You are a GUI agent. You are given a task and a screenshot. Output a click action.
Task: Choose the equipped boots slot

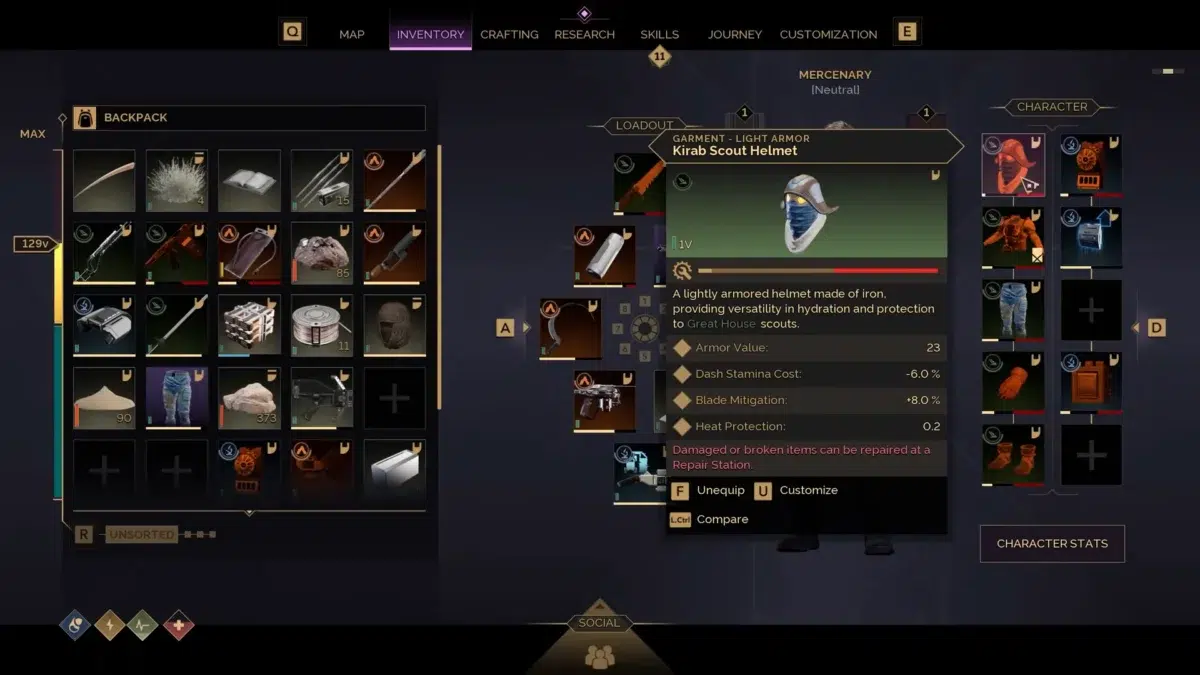pyautogui.click(x=1013, y=455)
